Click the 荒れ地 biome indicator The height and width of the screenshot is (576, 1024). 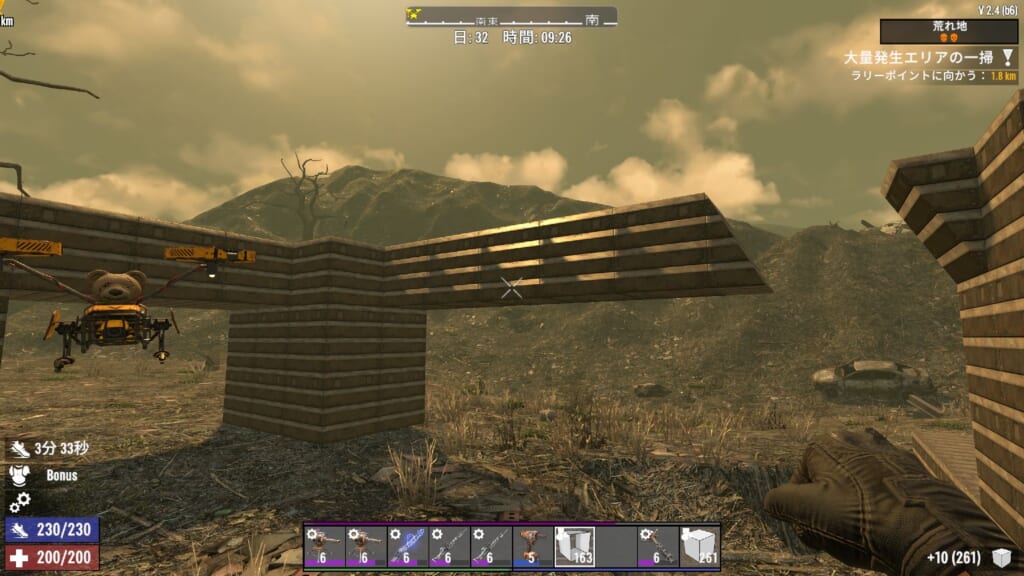949,31
